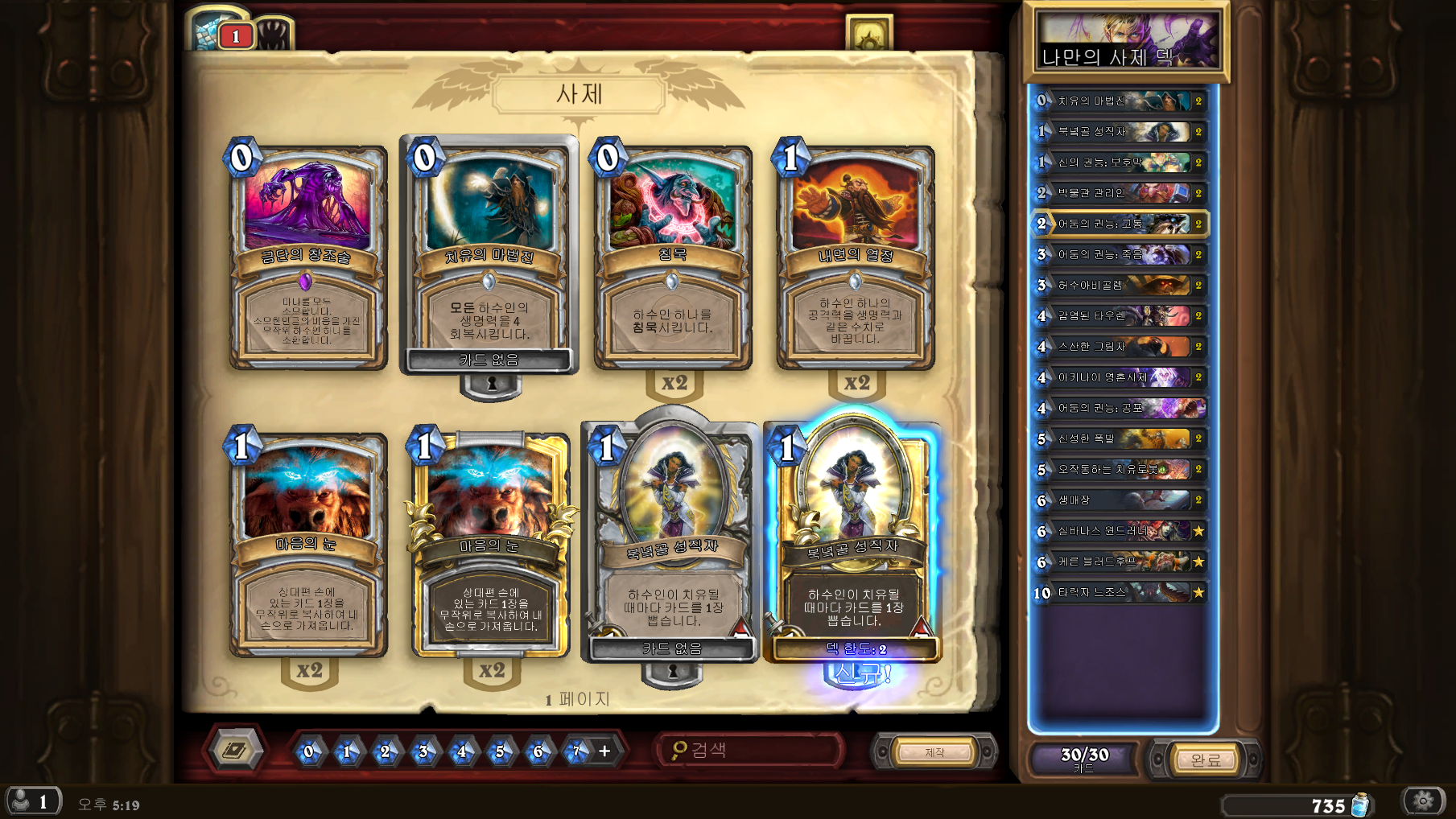Filter cards by mana cost 3
The height and width of the screenshot is (819, 1456).
(x=423, y=752)
